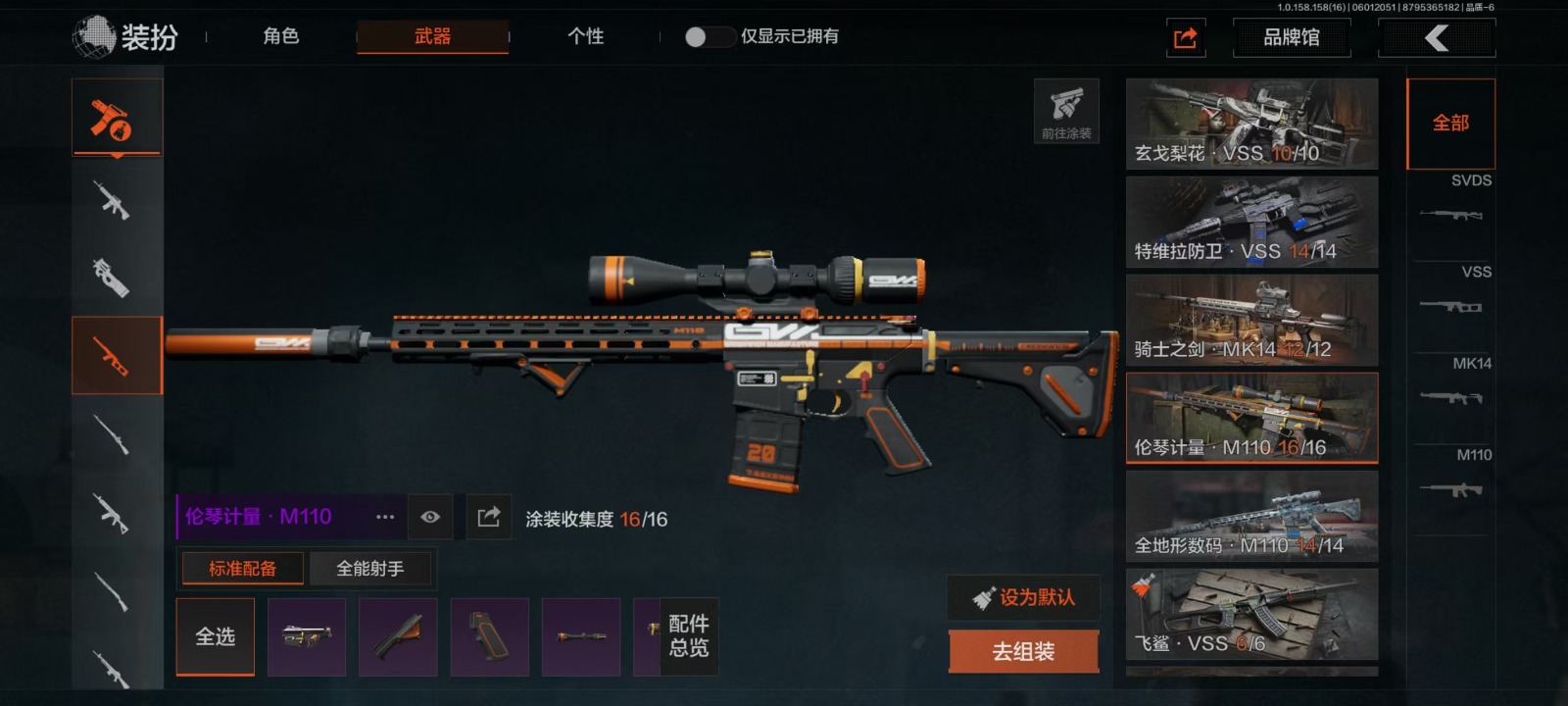Click the 全选 select-all button
The image size is (1568, 706).
(x=216, y=637)
